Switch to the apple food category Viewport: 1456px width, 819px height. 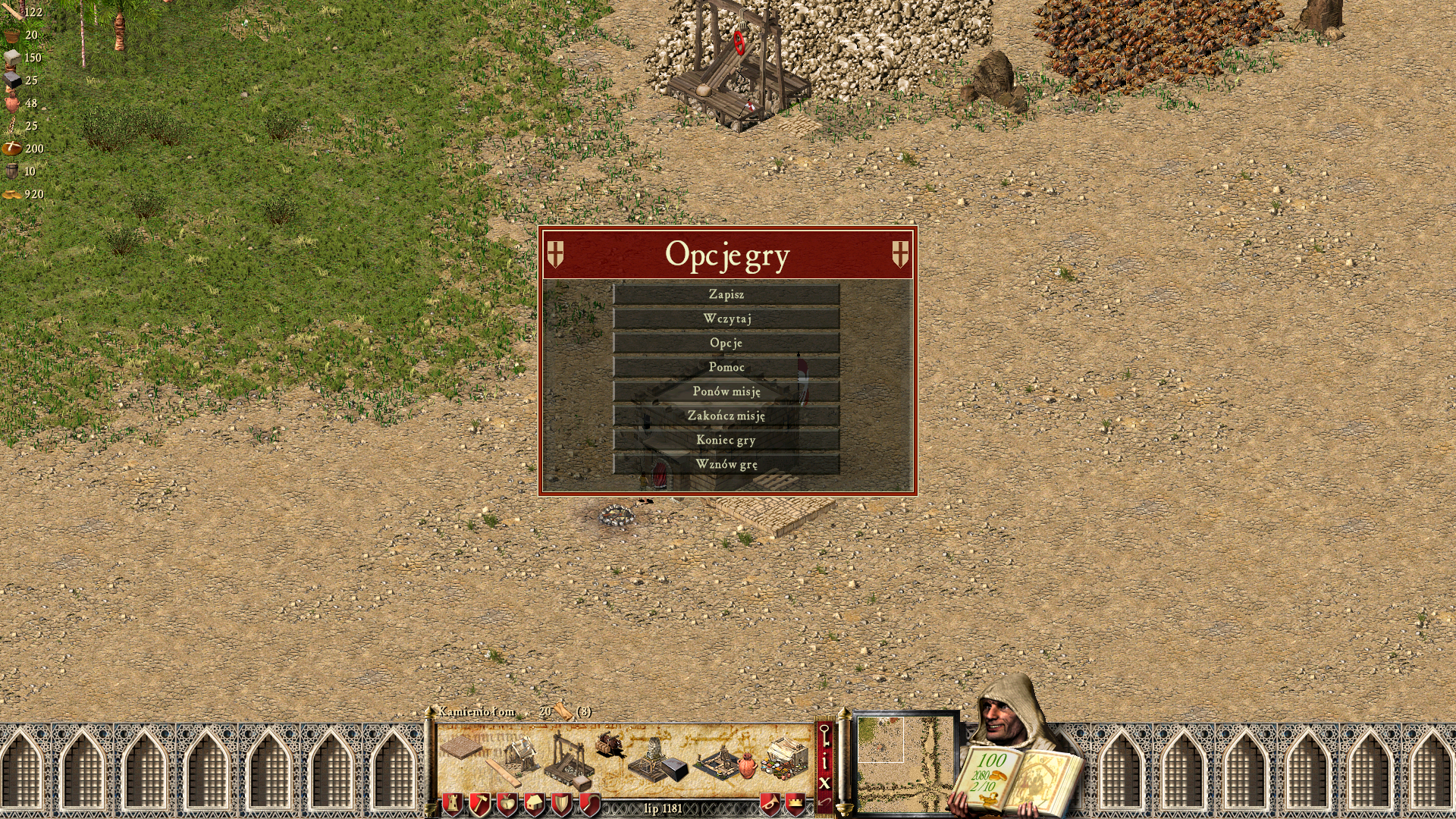point(507,804)
